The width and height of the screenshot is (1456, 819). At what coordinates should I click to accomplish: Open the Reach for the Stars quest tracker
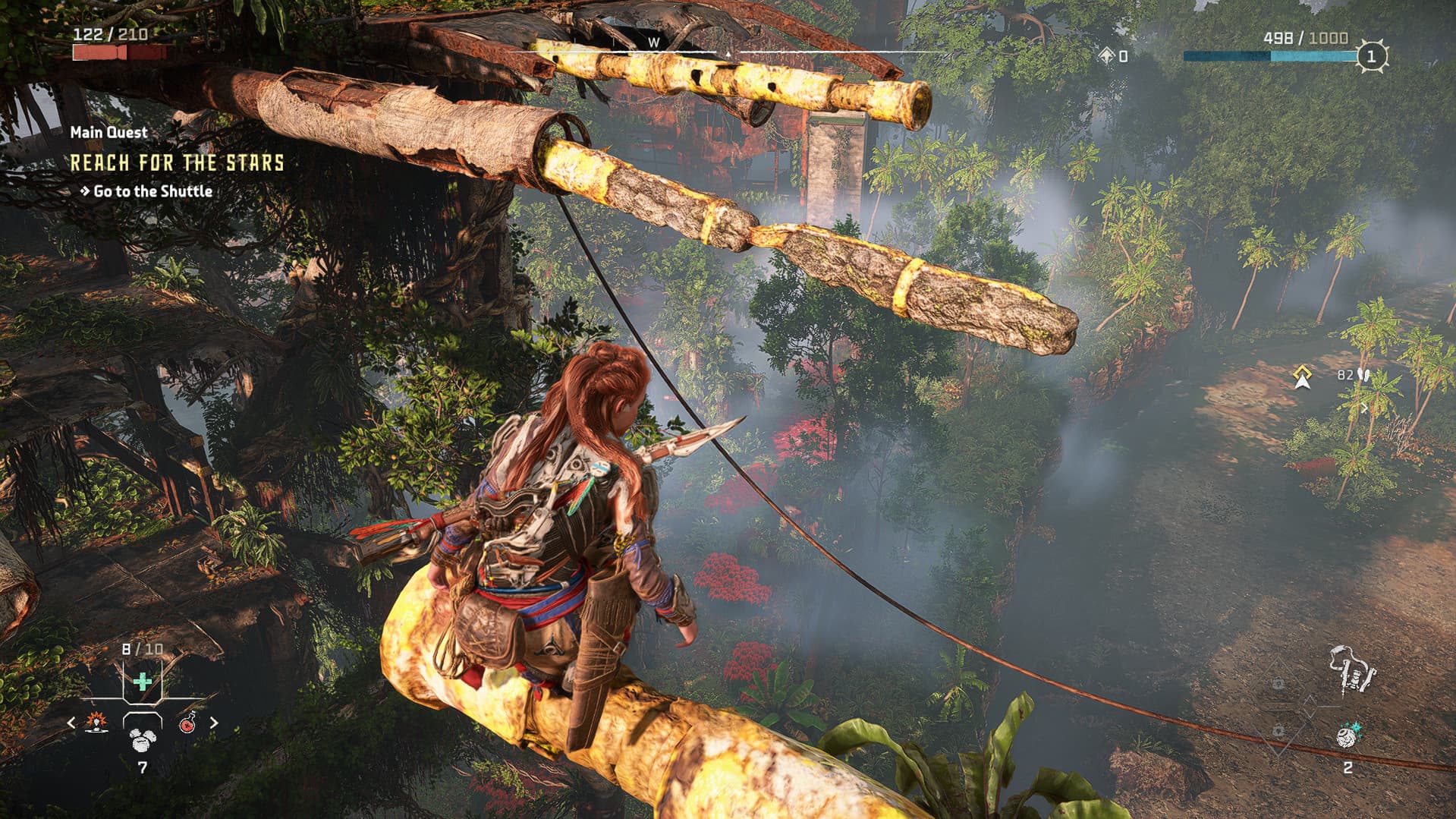click(177, 162)
